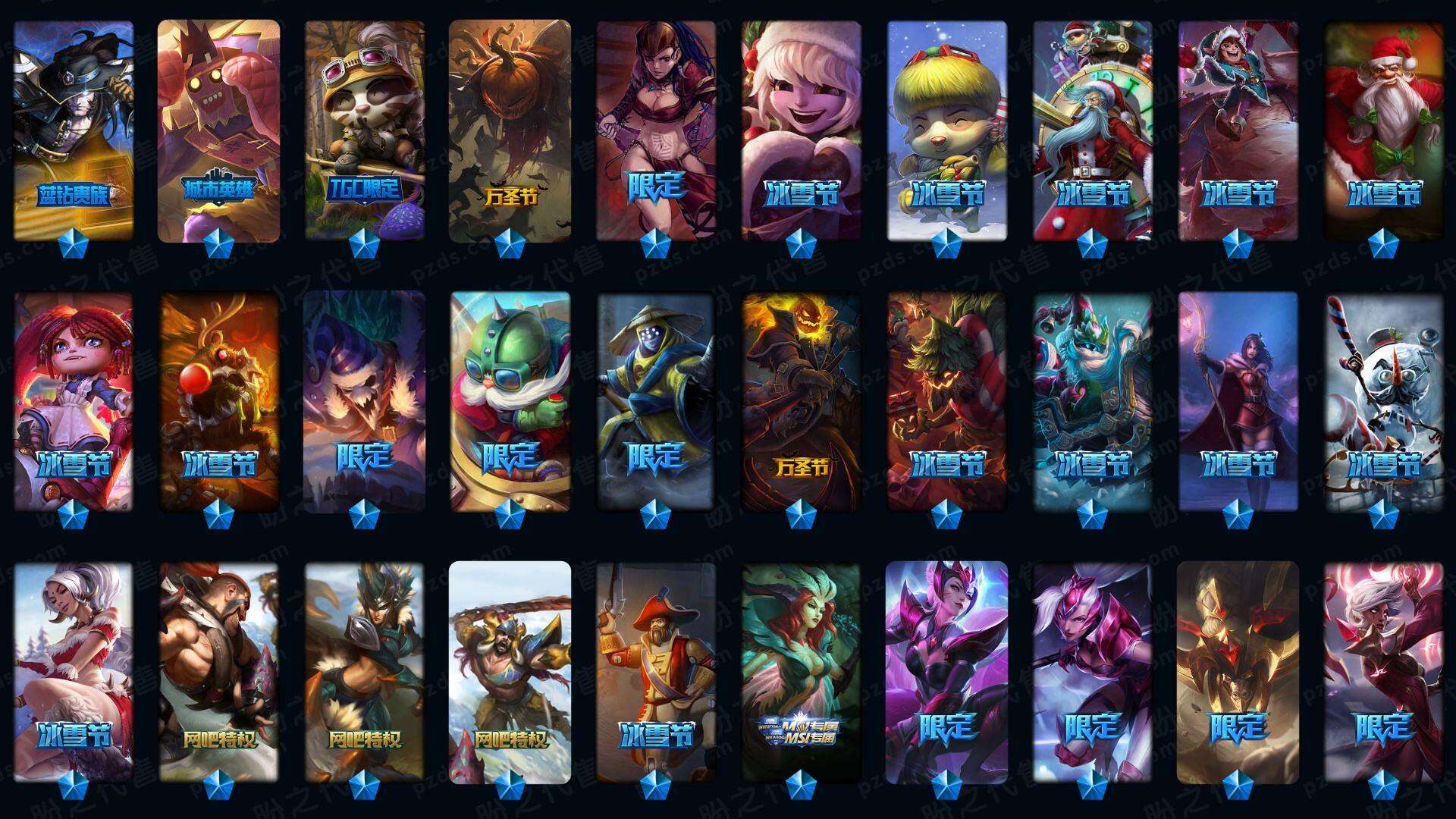Open the white-haired Santa girl 冰雪节 card

coord(74,672)
